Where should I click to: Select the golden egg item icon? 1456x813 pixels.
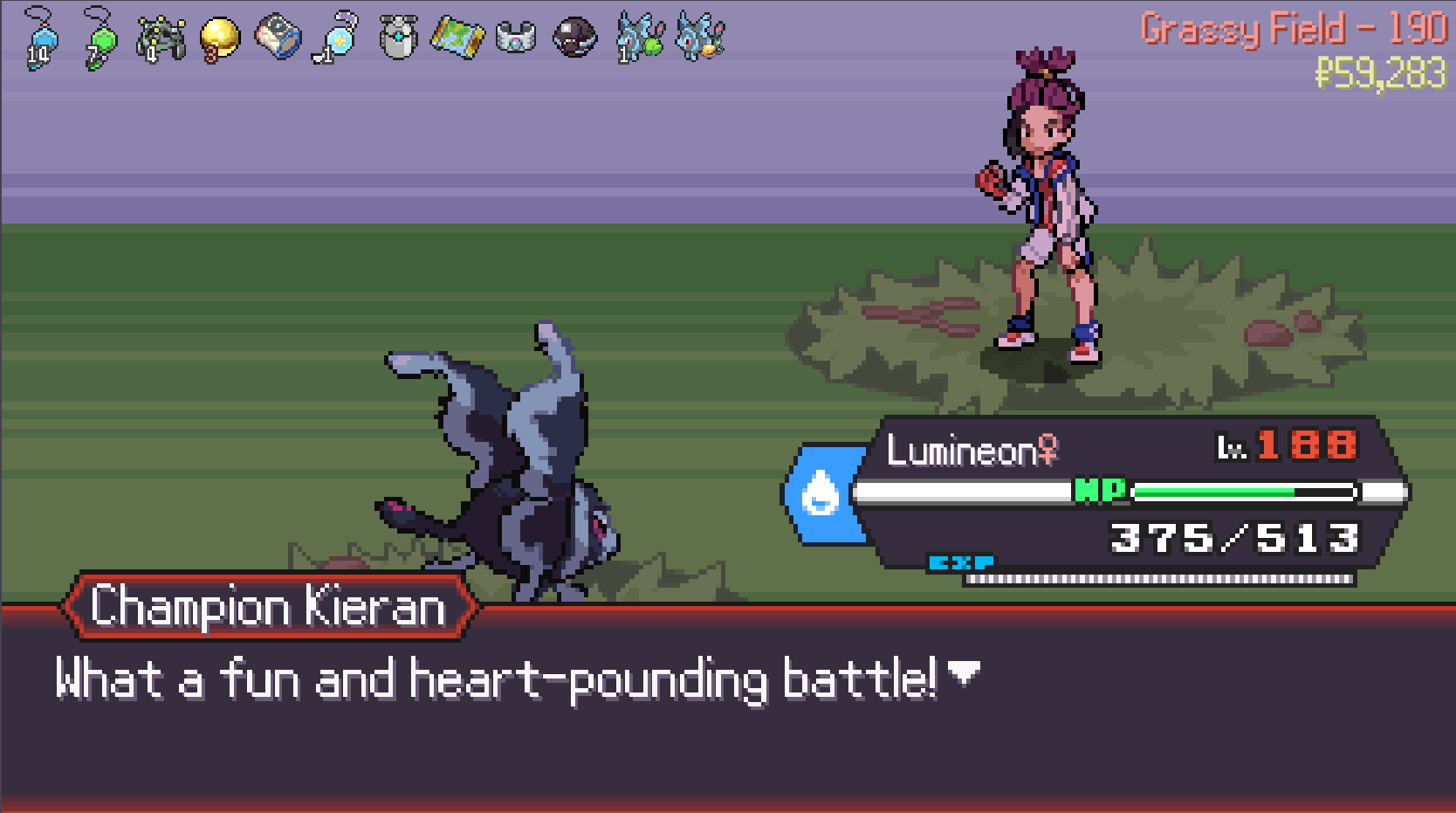point(219,38)
